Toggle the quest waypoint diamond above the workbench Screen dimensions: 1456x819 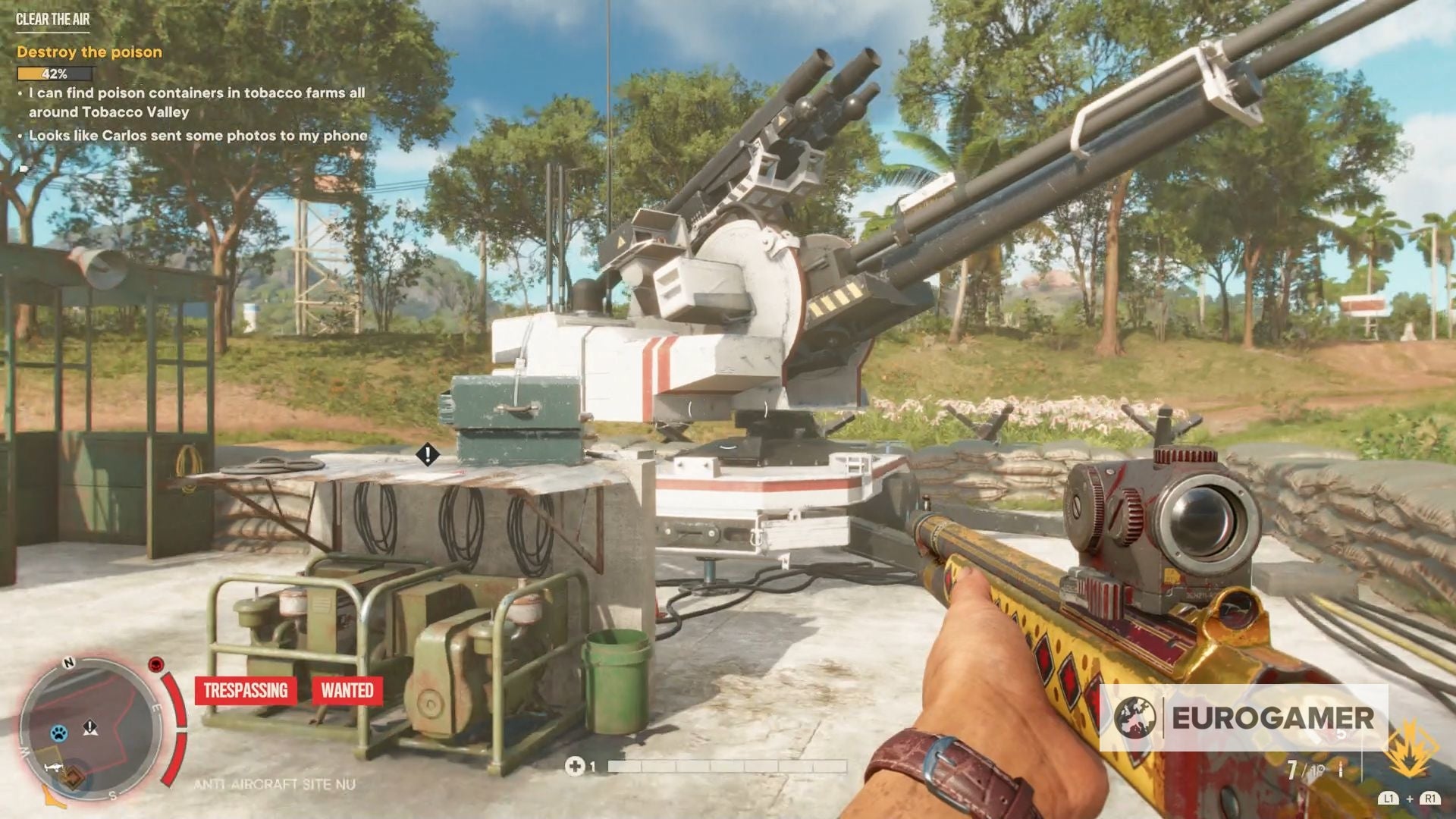coord(427,455)
